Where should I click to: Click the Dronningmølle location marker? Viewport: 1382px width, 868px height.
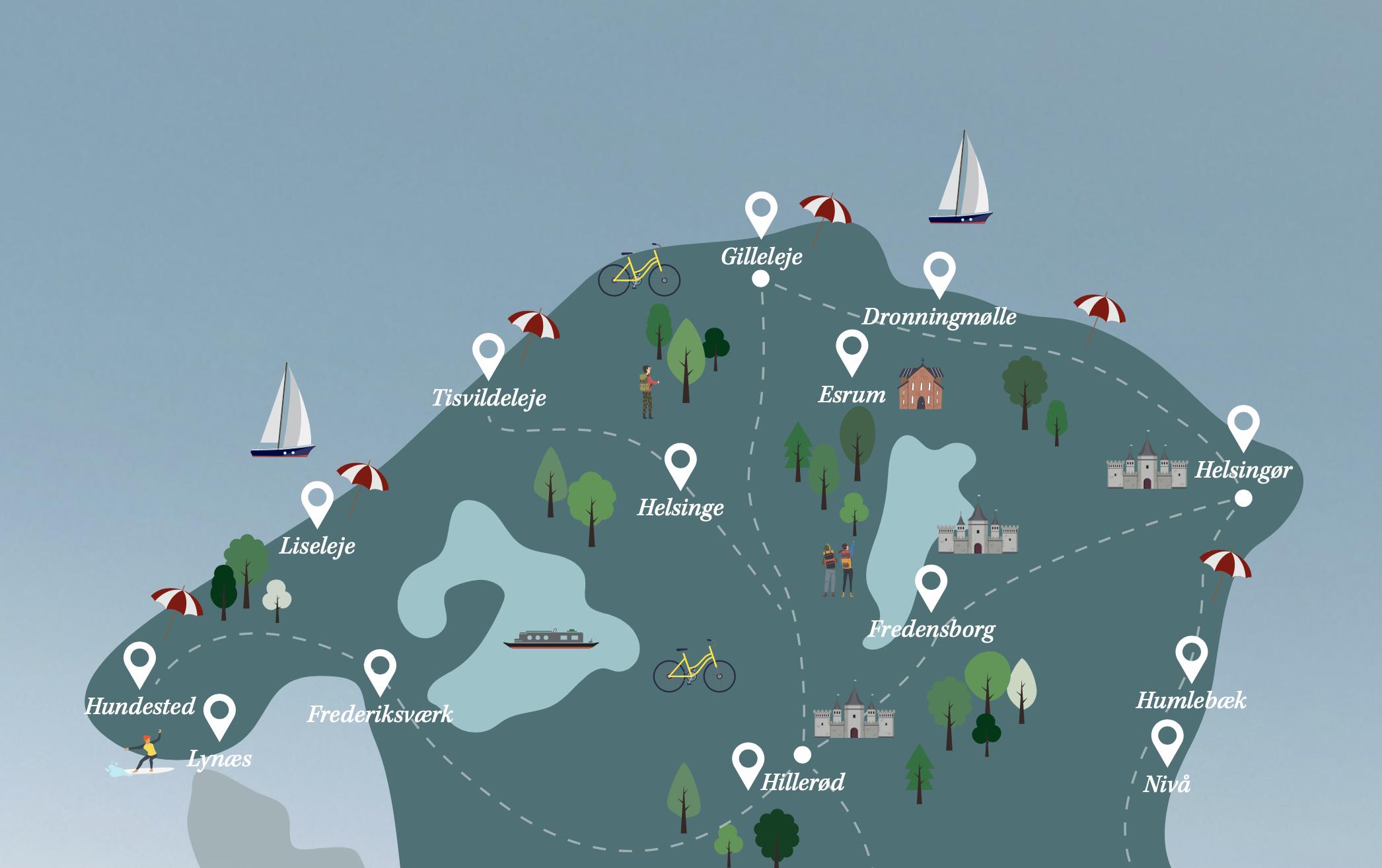coord(939,270)
